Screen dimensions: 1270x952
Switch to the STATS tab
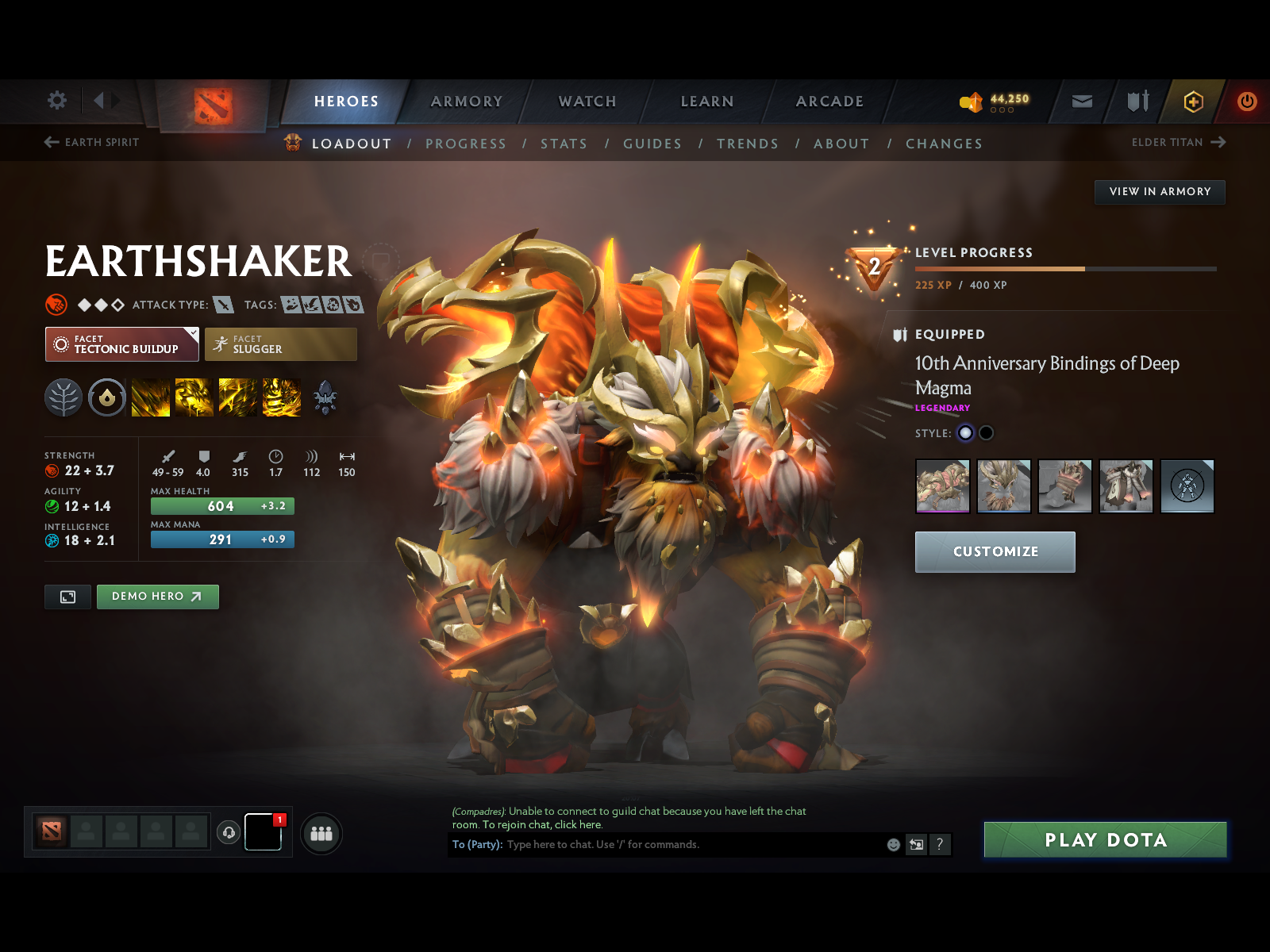coord(564,144)
